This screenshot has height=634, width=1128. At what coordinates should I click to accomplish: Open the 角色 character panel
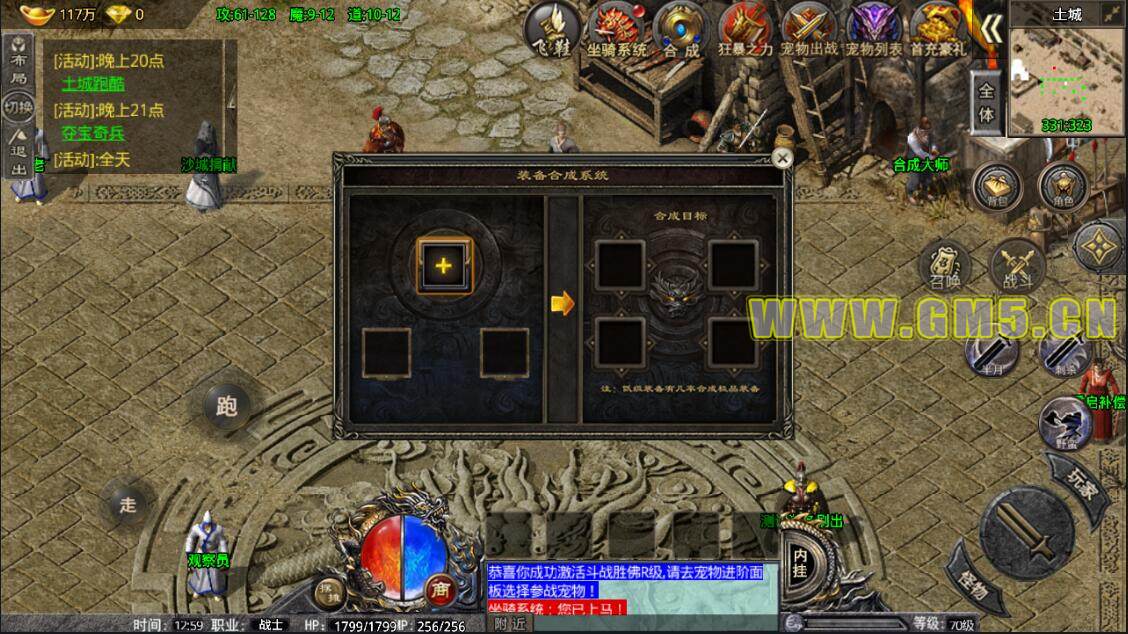(1062, 186)
